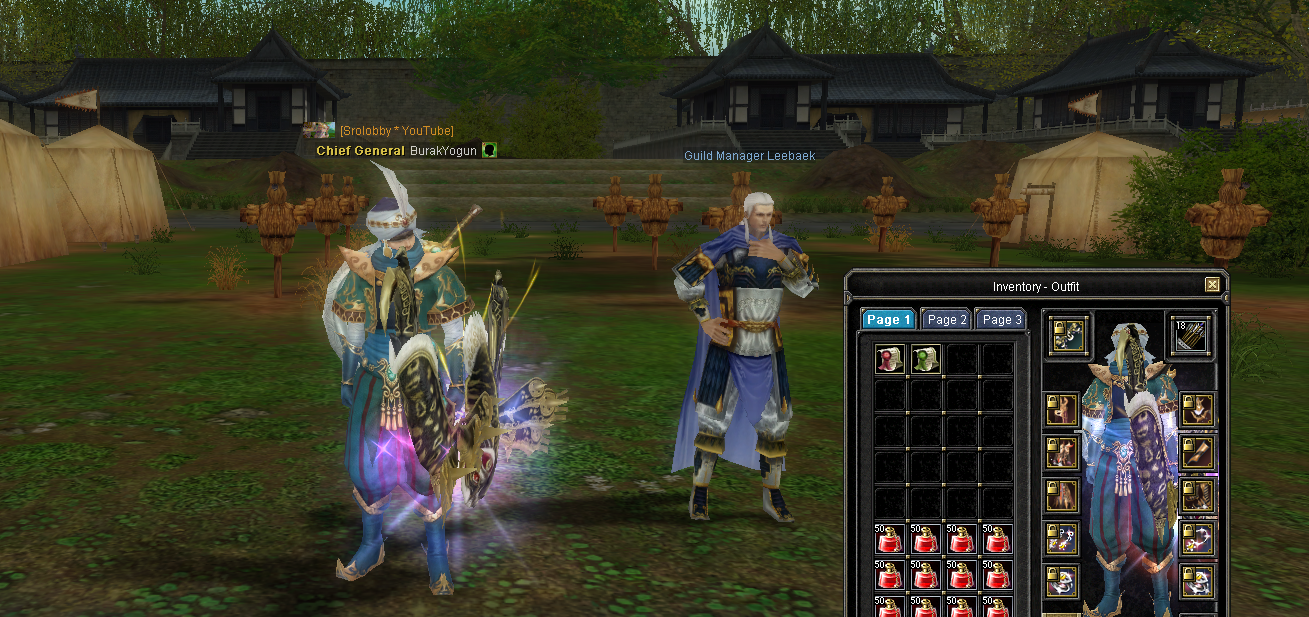Screen dimensions: 1309x617
Task: Open inventory Page 3 tab
Action: 1001,320
